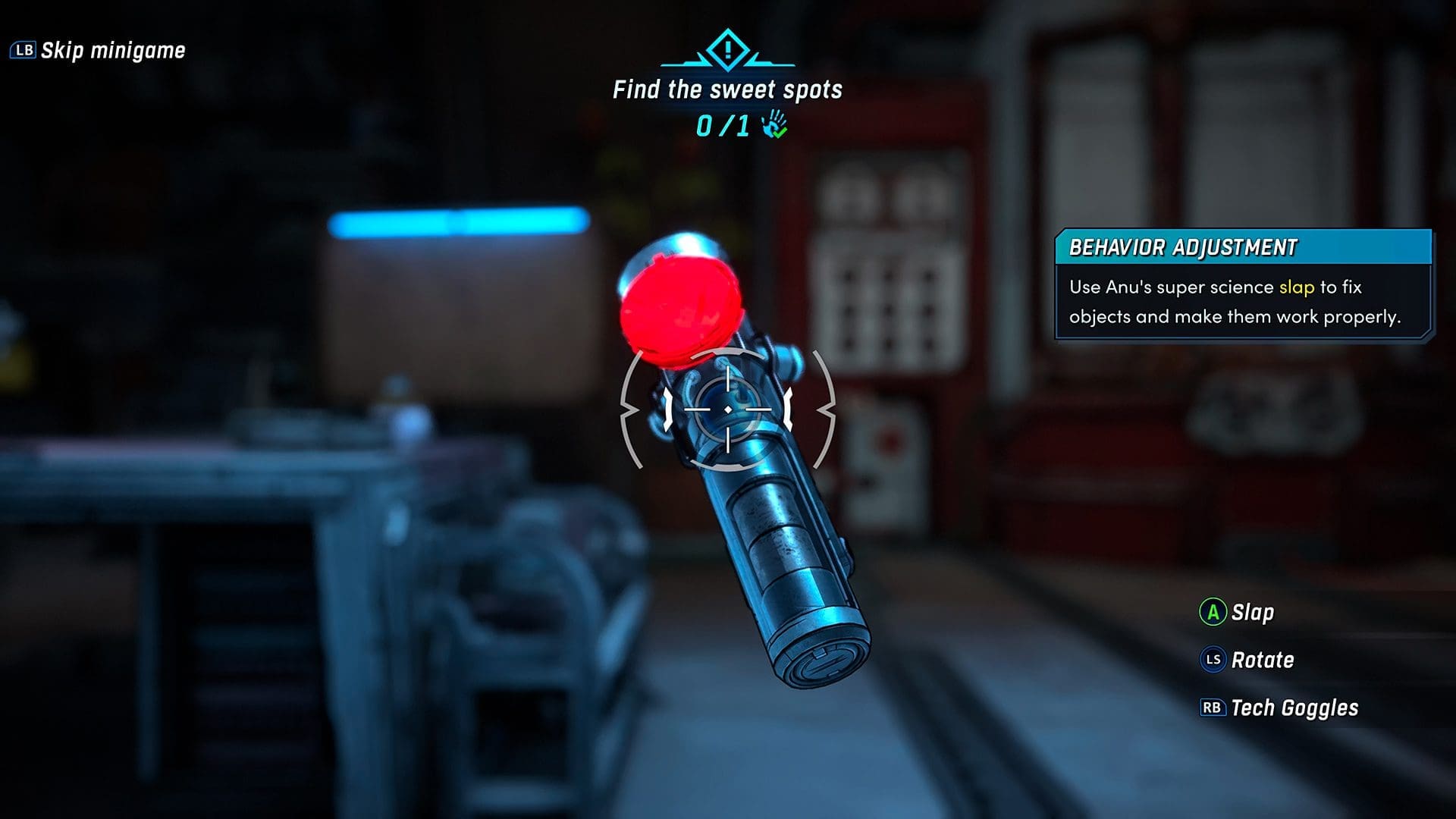Screen dimensions: 1456x819
Task: Select the Behavior Adjustment tutorial panel
Action: pyautogui.click(x=1242, y=285)
